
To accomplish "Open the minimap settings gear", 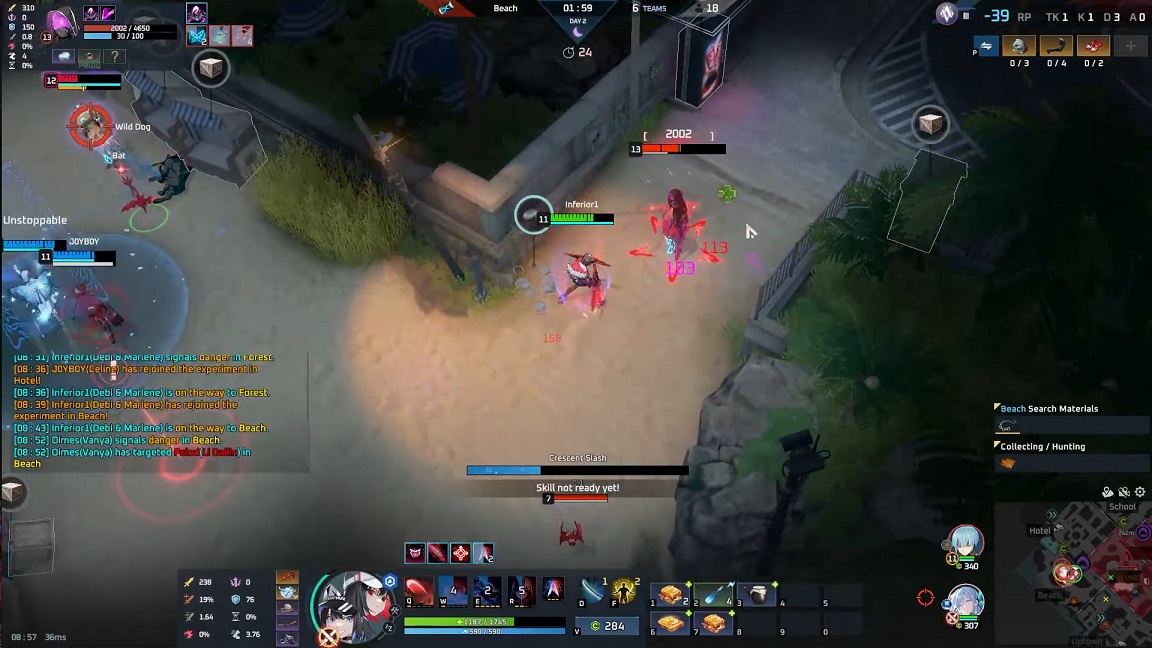I will pos(1140,492).
